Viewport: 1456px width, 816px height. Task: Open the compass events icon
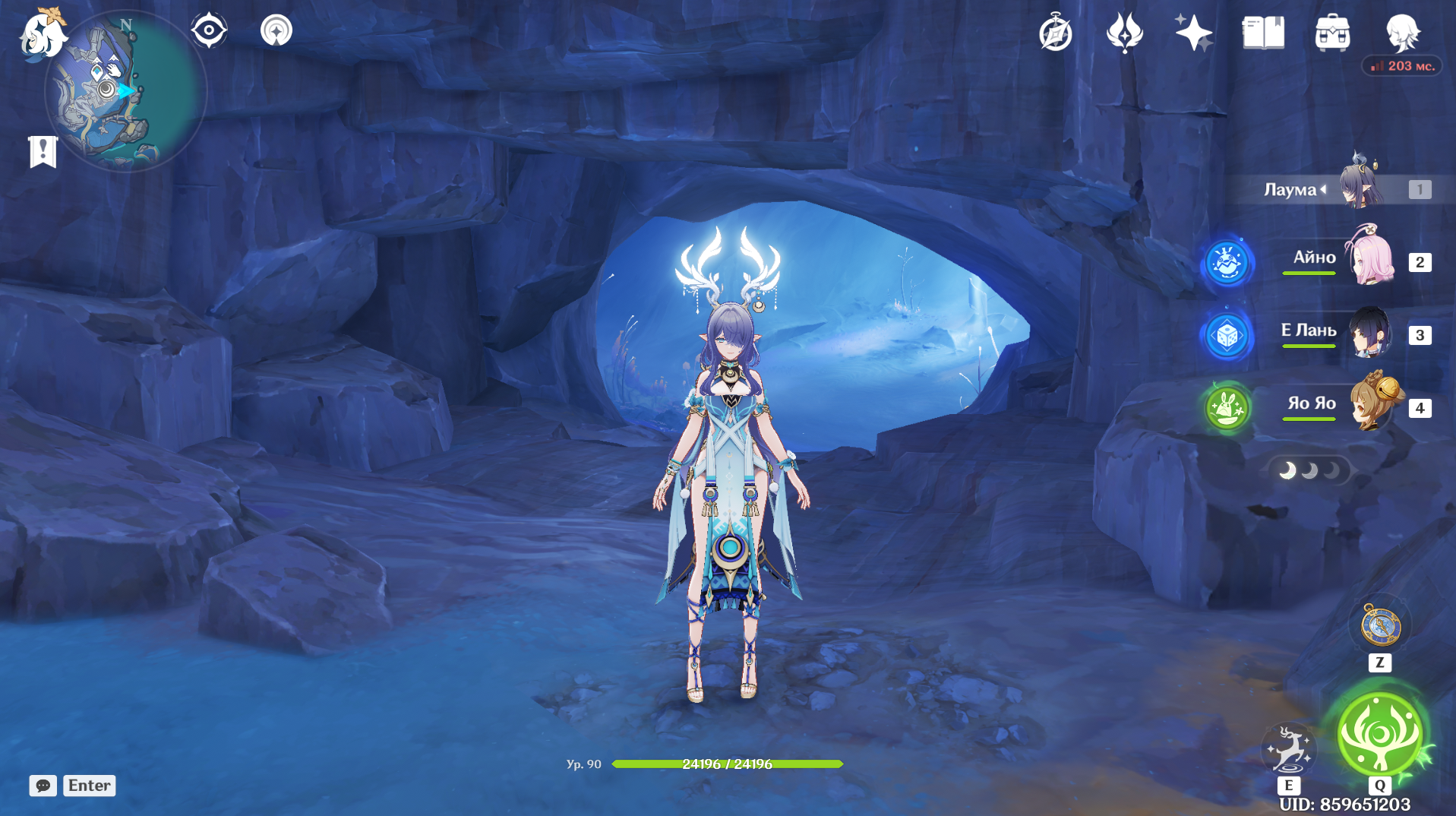1056,34
